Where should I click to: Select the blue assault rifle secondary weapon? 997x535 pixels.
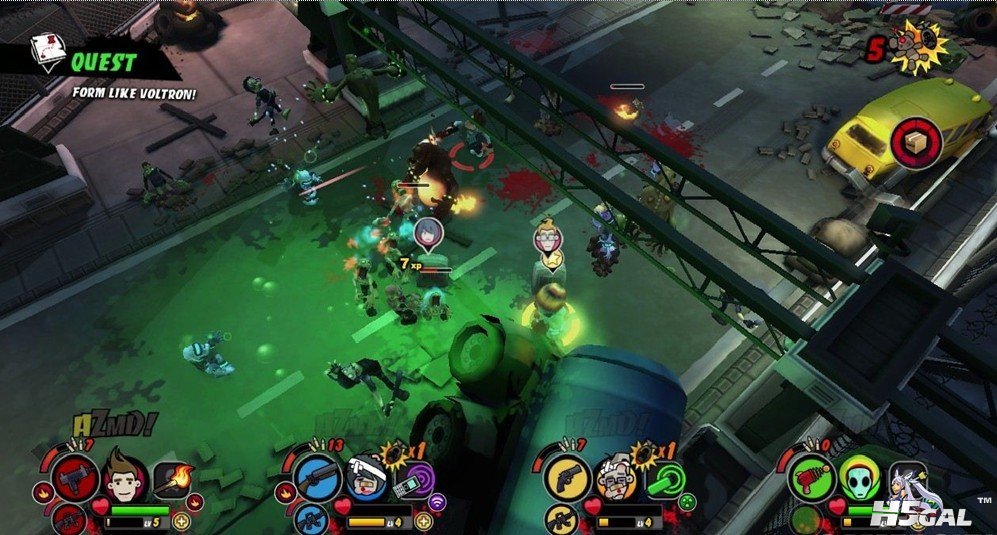(x=312, y=519)
